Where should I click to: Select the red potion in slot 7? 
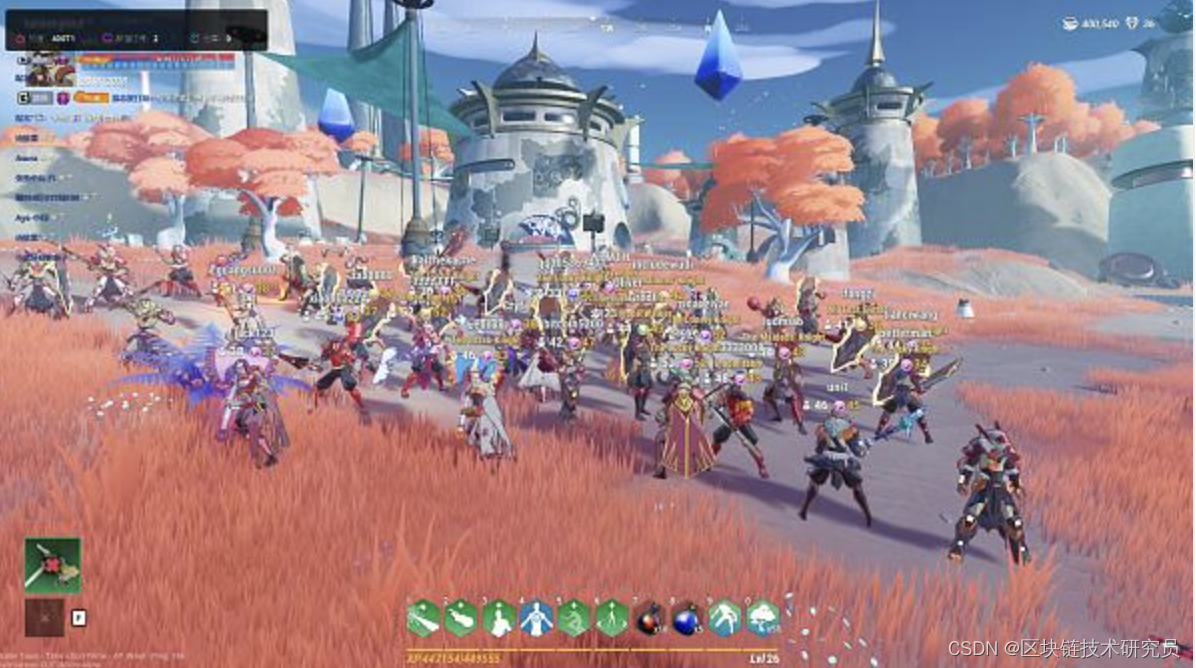[x=650, y=619]
